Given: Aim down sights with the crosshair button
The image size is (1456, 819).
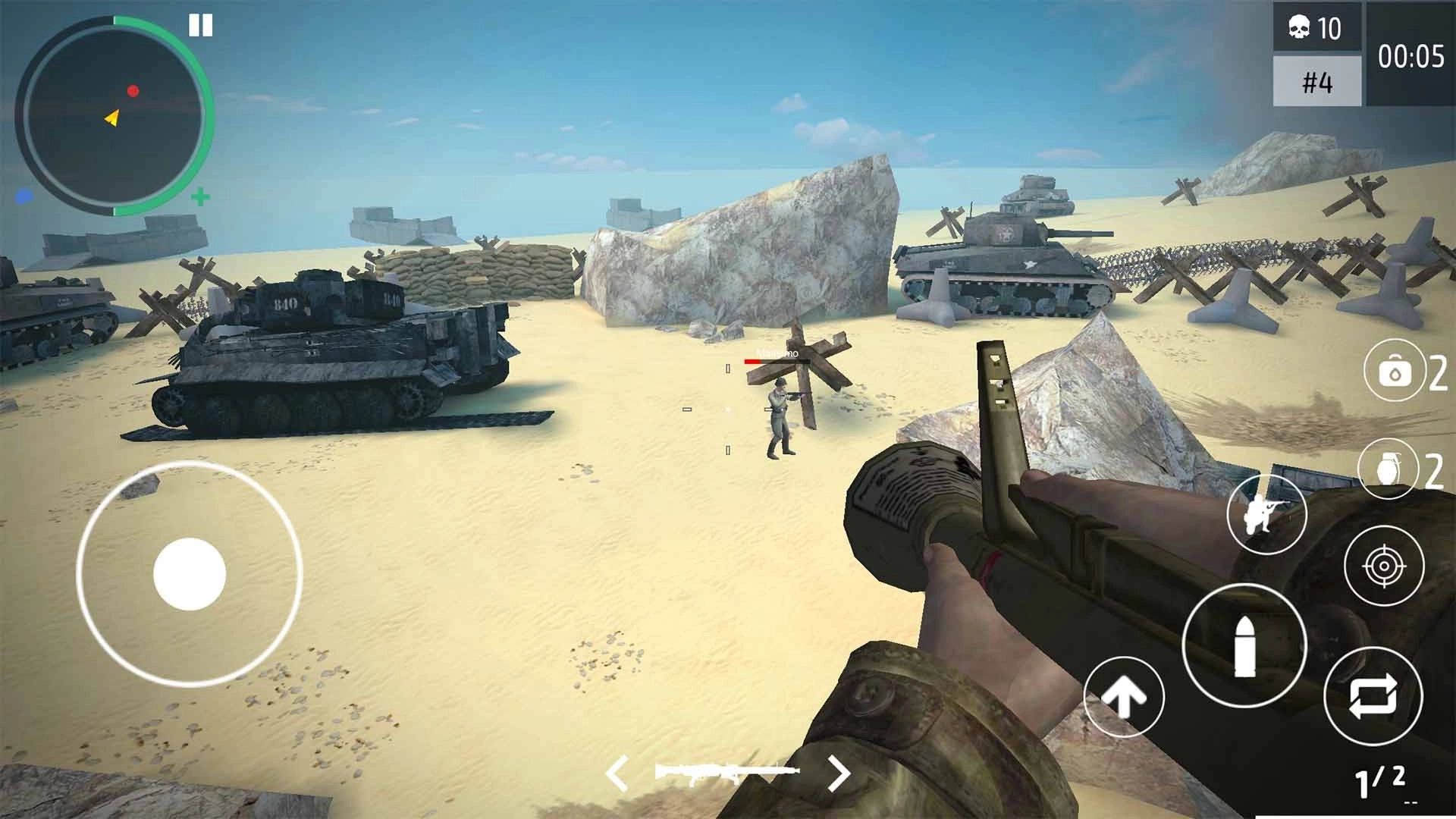Looking at the screenshot, I should [1384, 566].
